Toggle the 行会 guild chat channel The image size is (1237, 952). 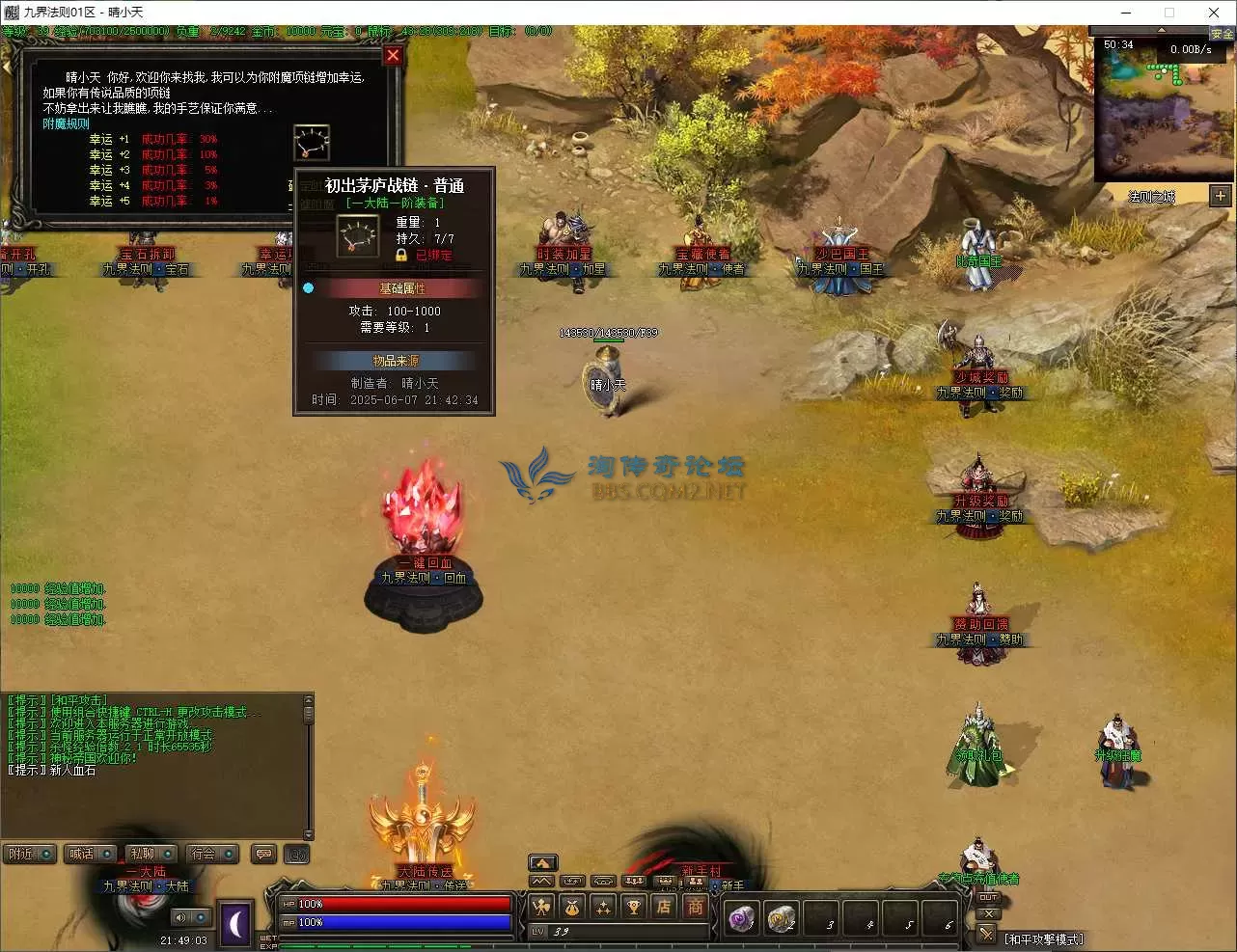pyautogui.click(x=213, y=854)
